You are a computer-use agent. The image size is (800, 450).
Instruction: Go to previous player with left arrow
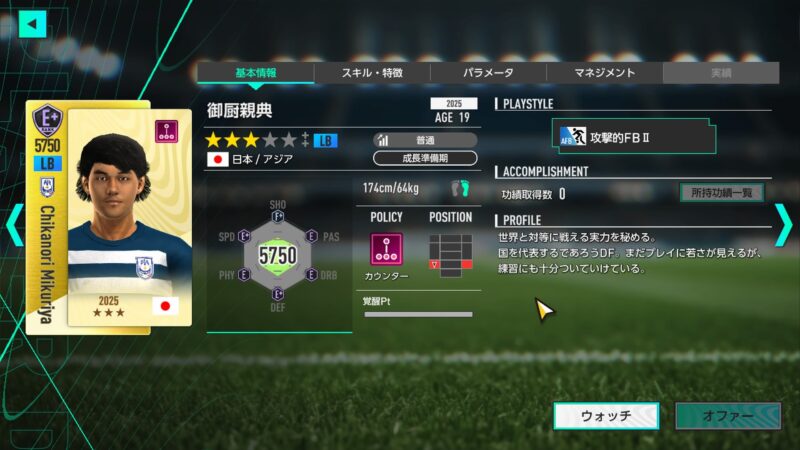(14, 224)
